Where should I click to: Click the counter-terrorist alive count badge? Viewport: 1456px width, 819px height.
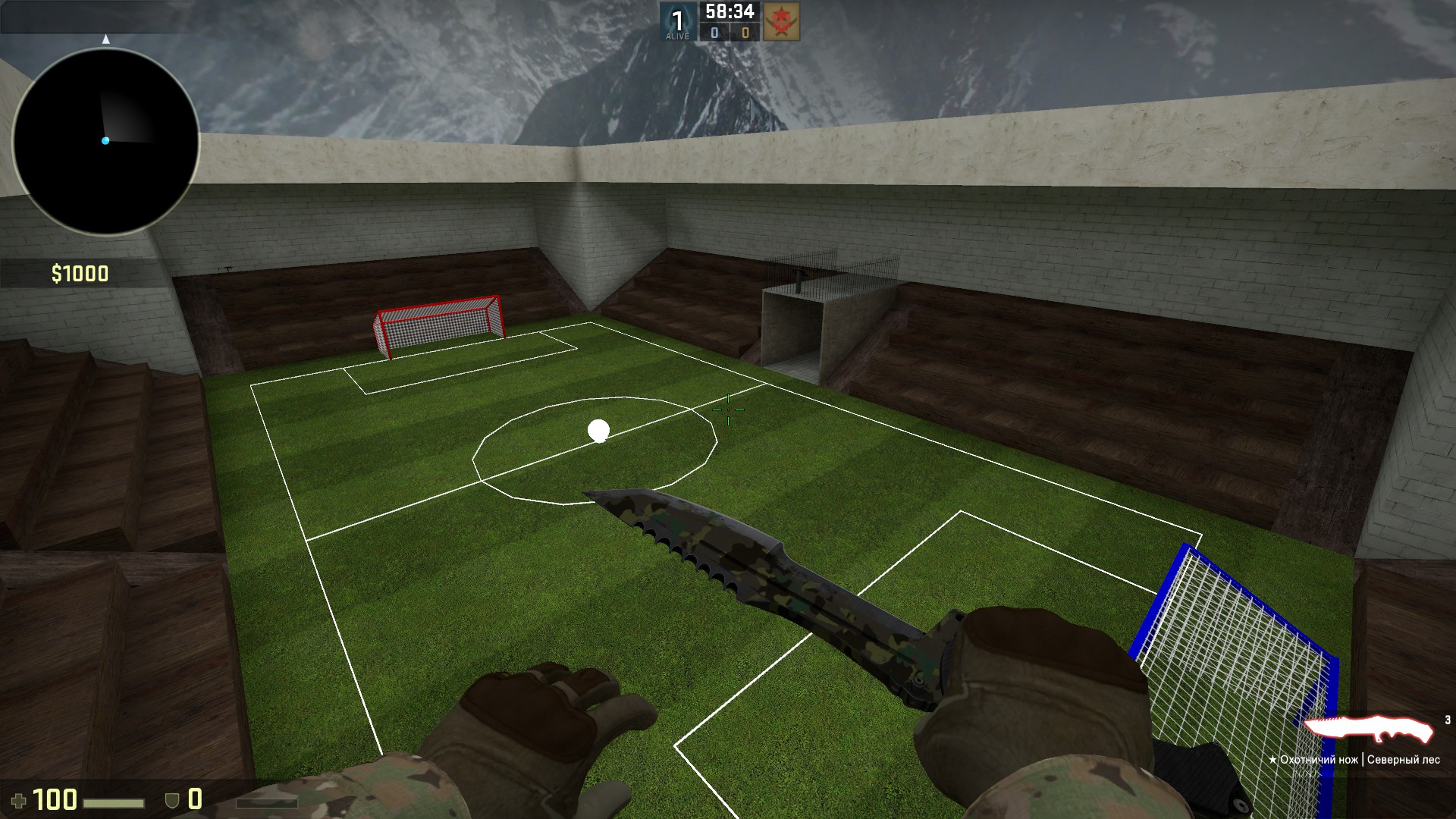pyautogui.click(x=677, y=21)
